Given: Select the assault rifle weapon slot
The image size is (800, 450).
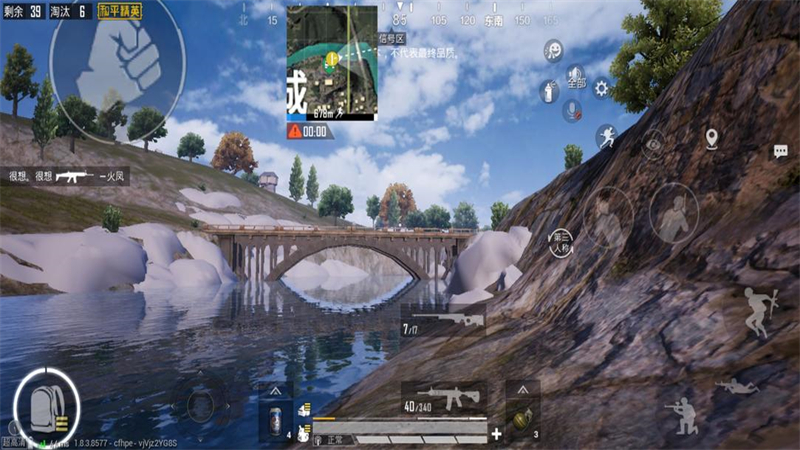Looking at the screenshot, I should click(x=443, y=396).
